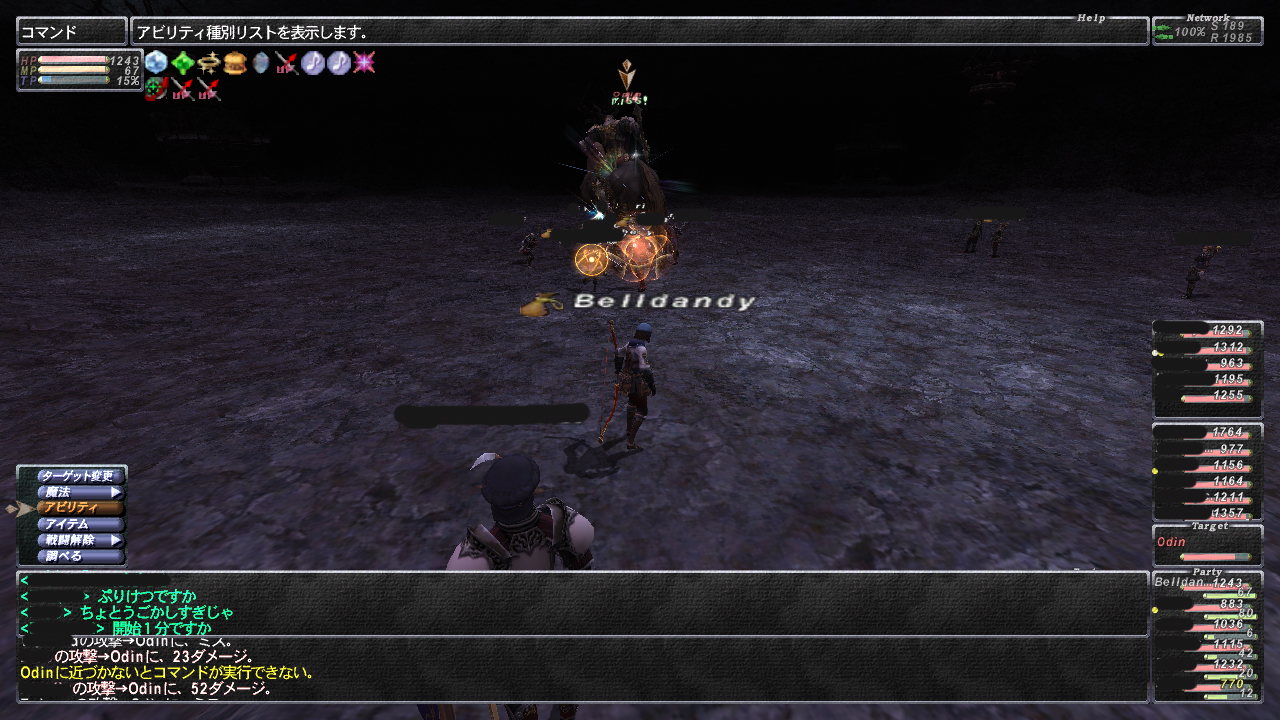Select the green crosshair status icon
The height and width of the screenshot is (720, 1280).
tap(156, 89)
